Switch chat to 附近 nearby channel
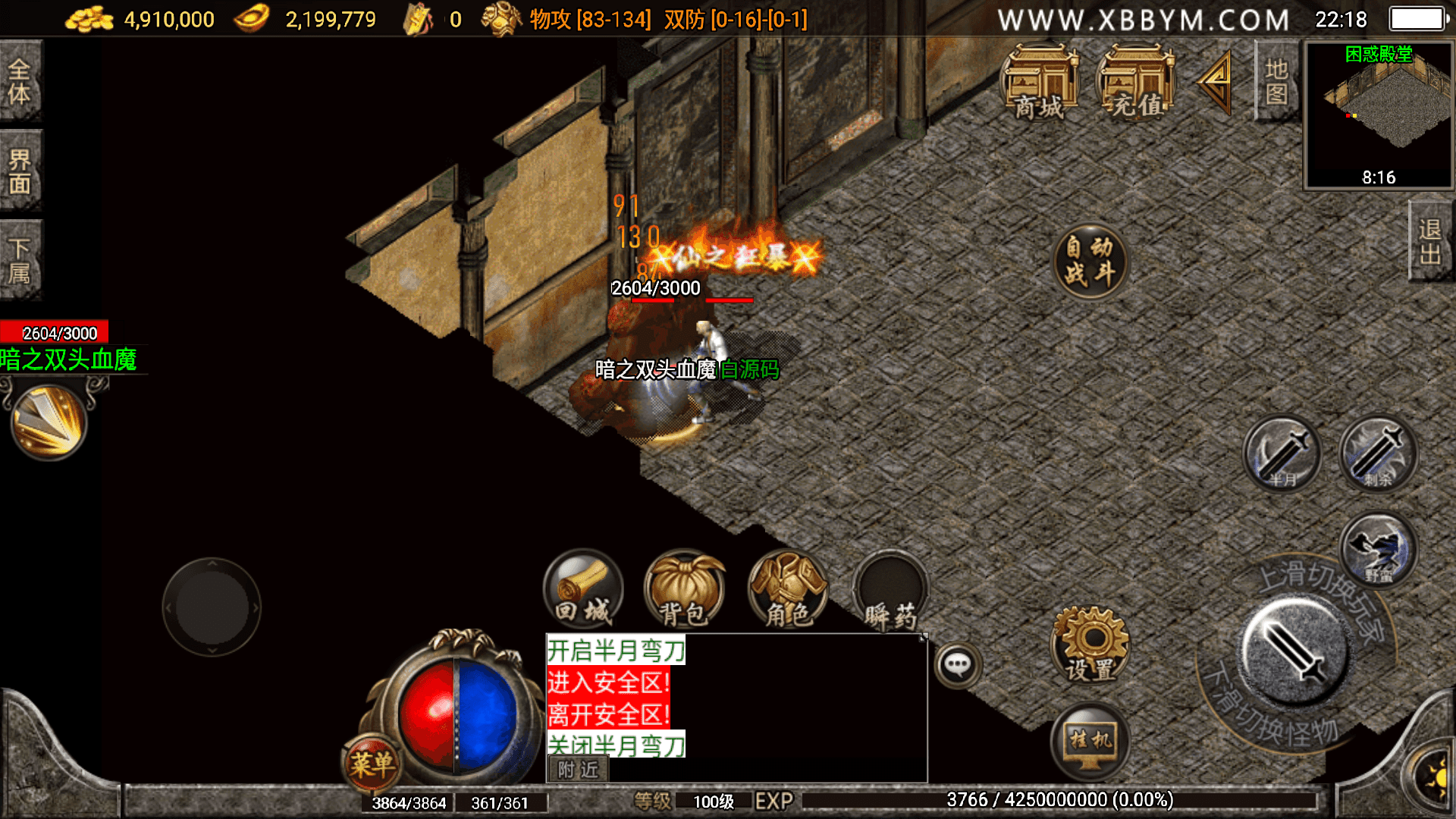 tap(578, 770)
